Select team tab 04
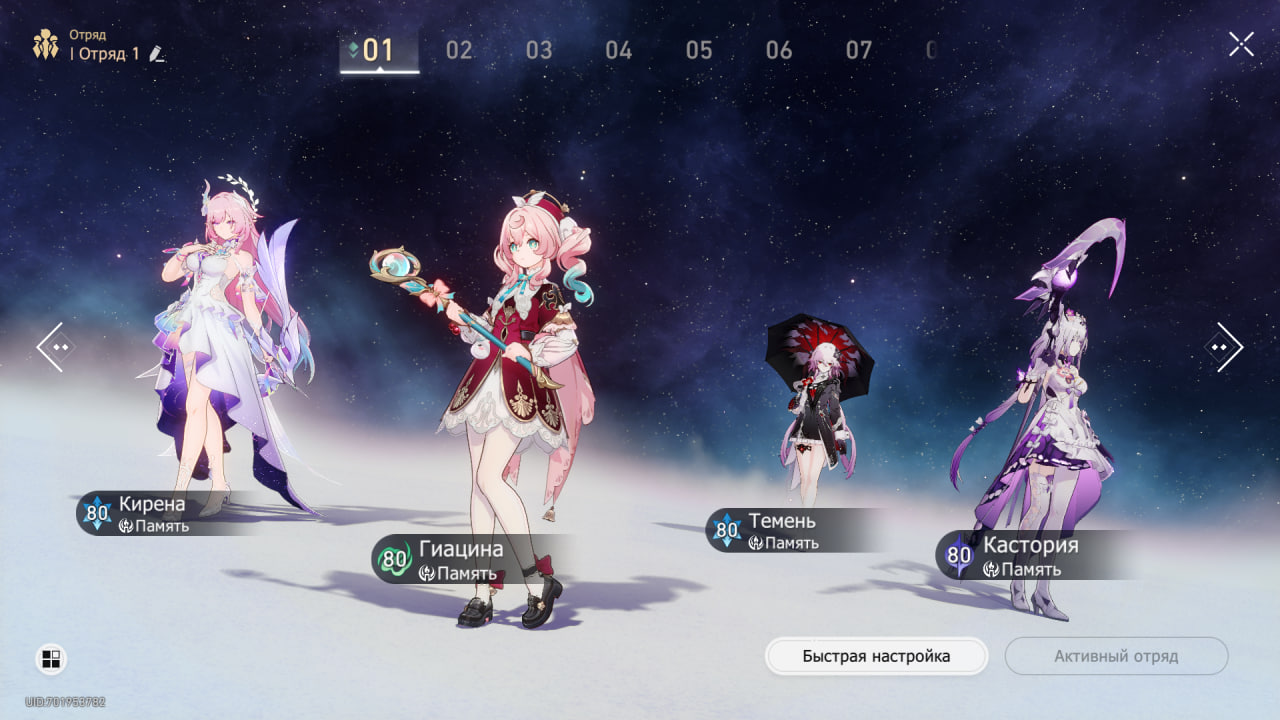The width and height of the screenshot is (1280, 720). tap(619, 50)
